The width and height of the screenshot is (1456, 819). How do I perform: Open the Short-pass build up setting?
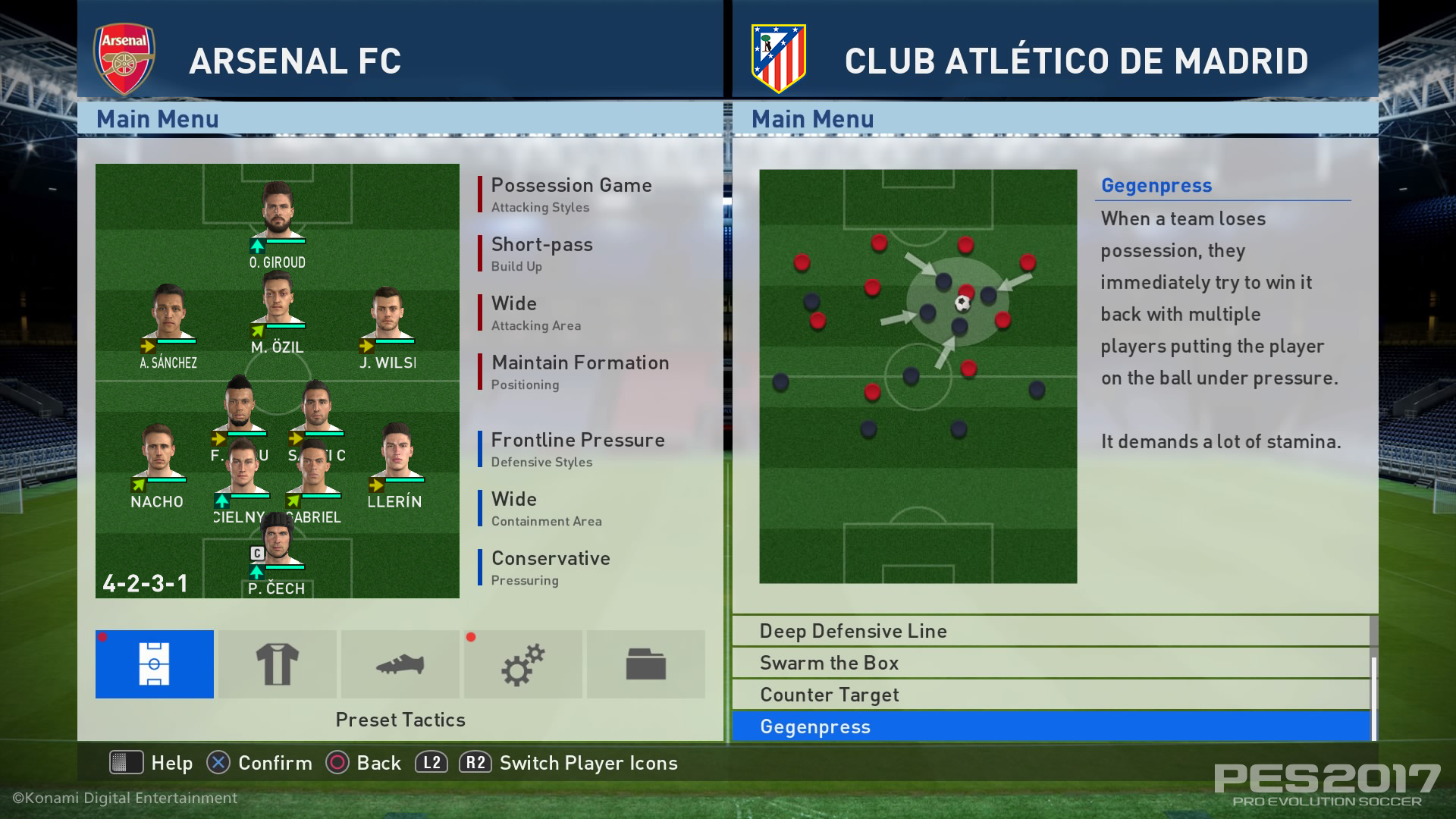(540, 244)
